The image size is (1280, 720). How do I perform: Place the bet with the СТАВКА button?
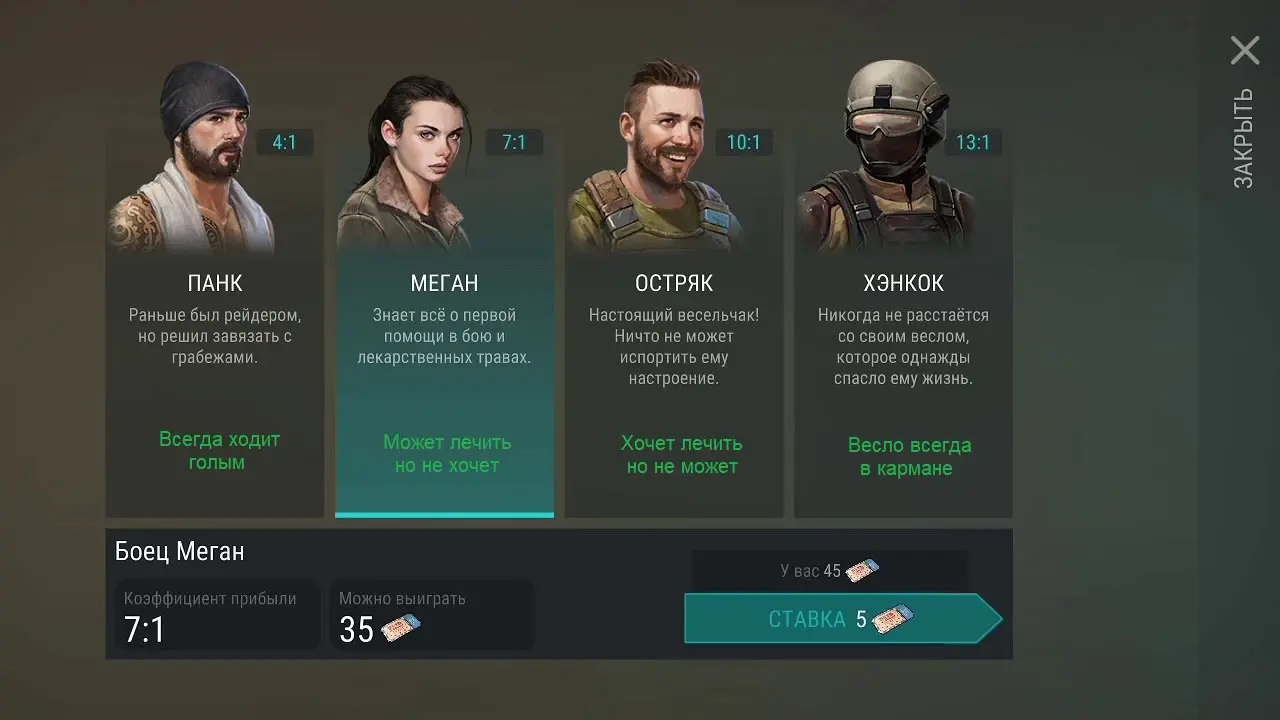coord(840,618)
